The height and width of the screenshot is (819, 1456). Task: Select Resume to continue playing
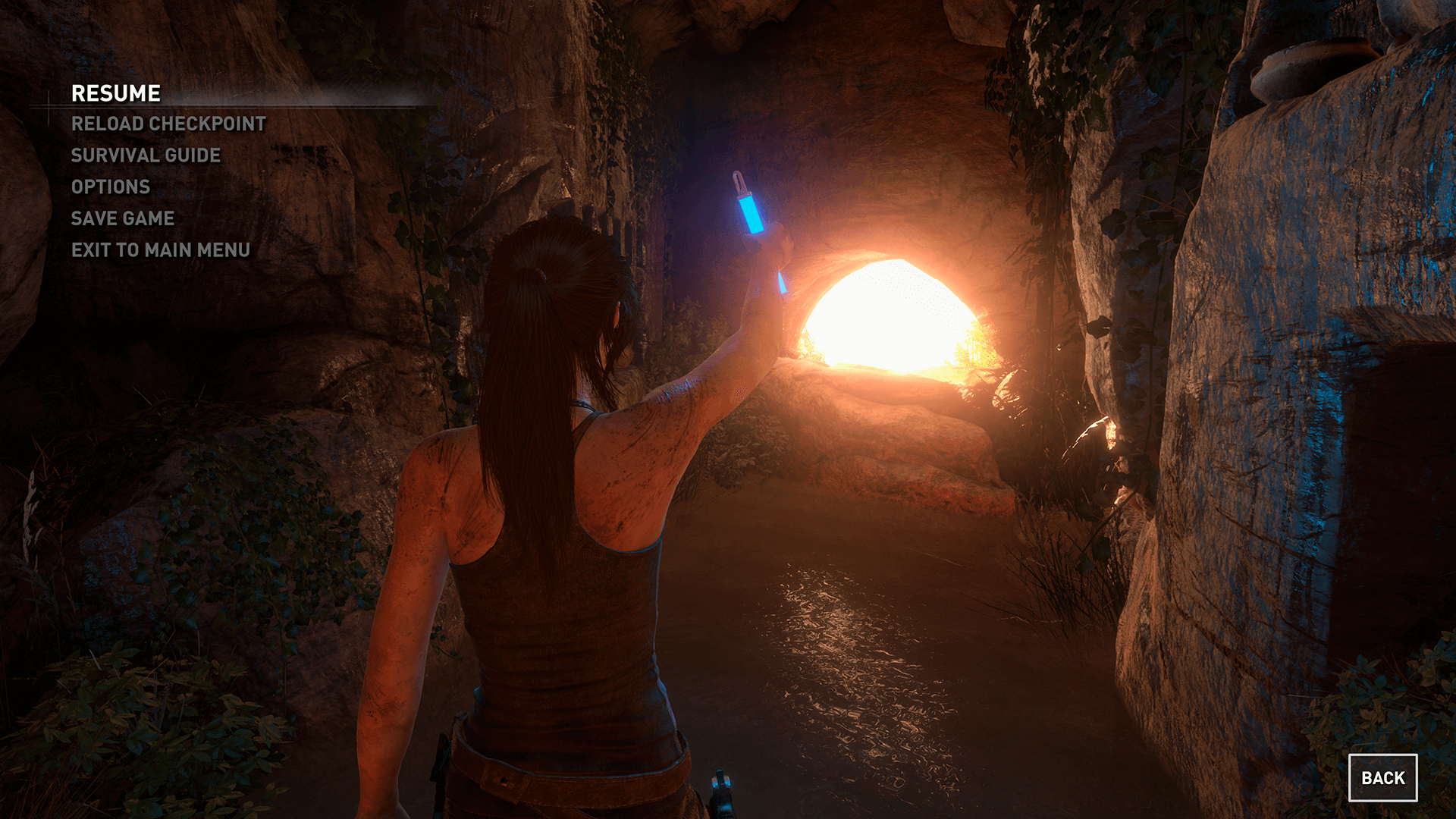click(x=116, y=93)
